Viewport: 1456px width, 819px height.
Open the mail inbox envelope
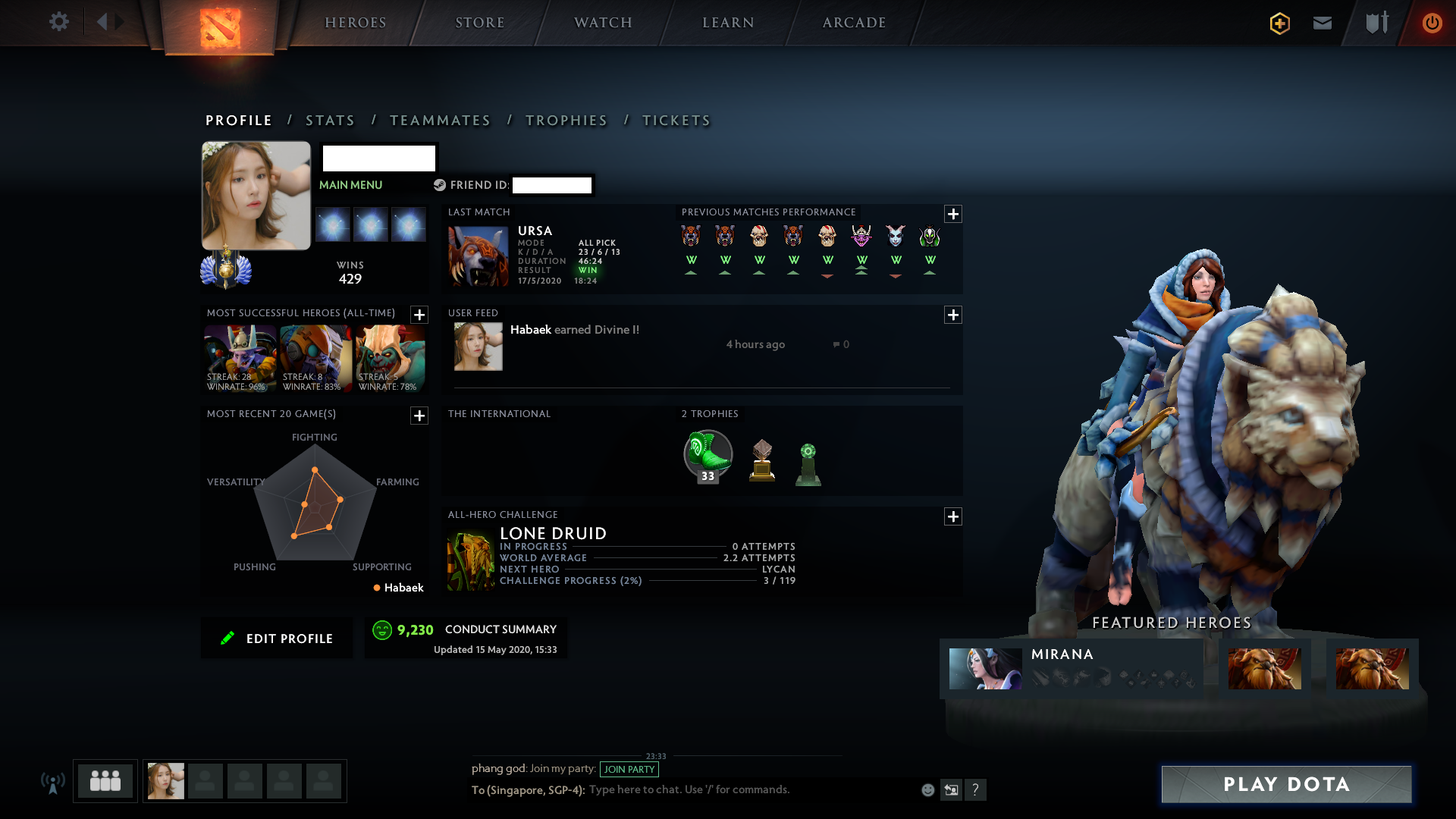coord(1323,23)
